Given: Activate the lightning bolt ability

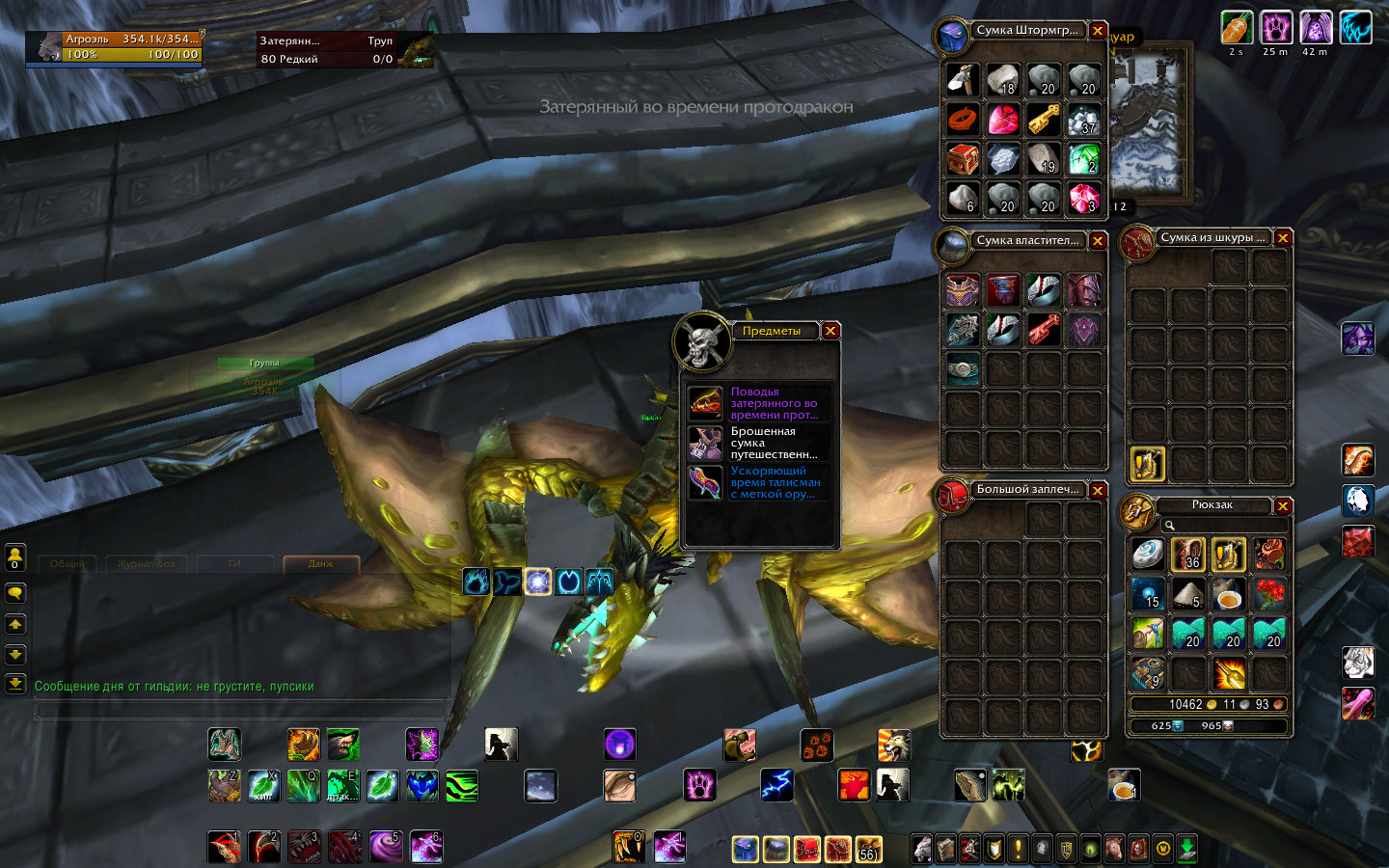Looking at the screenshot, I should tap(776, 785).
